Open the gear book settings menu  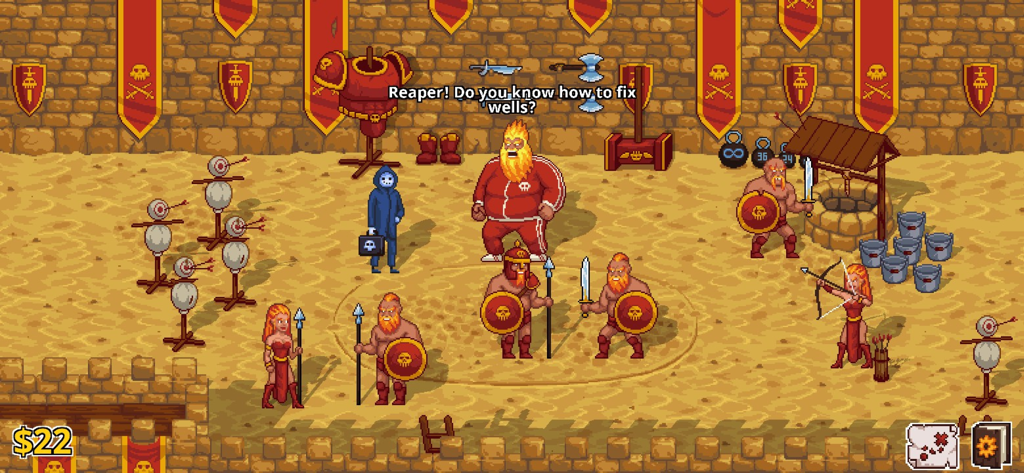990,445
